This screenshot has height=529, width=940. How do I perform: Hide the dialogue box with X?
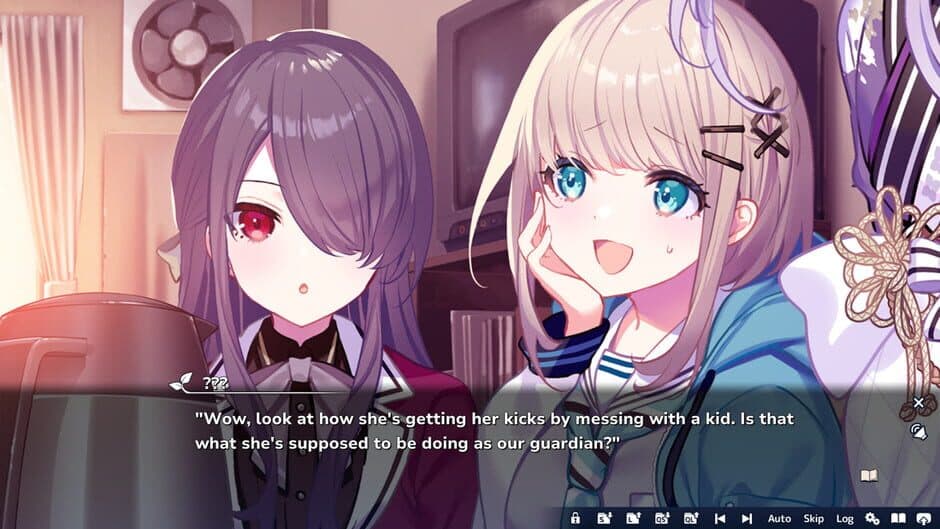[x=919, y=403]
